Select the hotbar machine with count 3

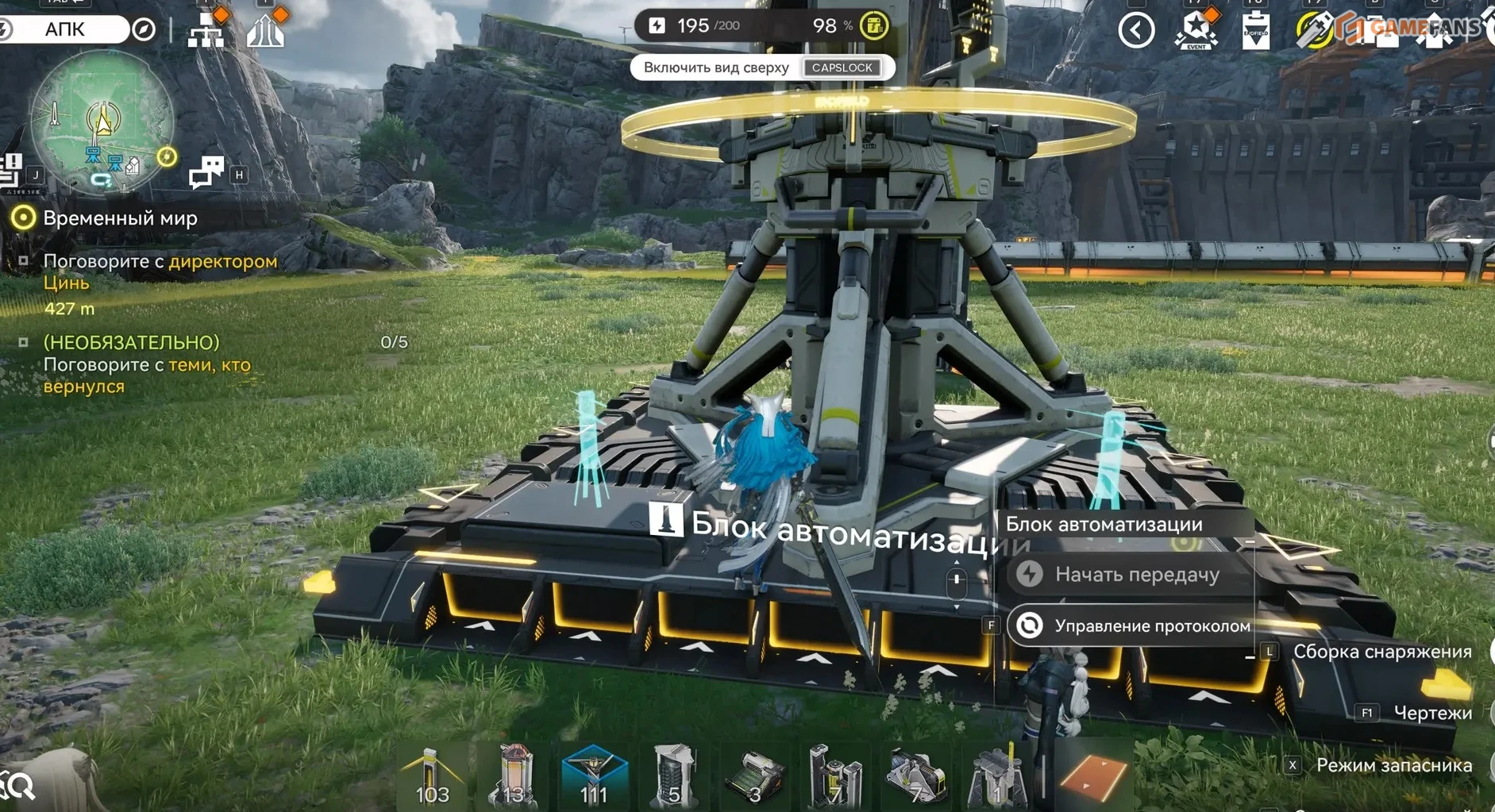(754, 775)
